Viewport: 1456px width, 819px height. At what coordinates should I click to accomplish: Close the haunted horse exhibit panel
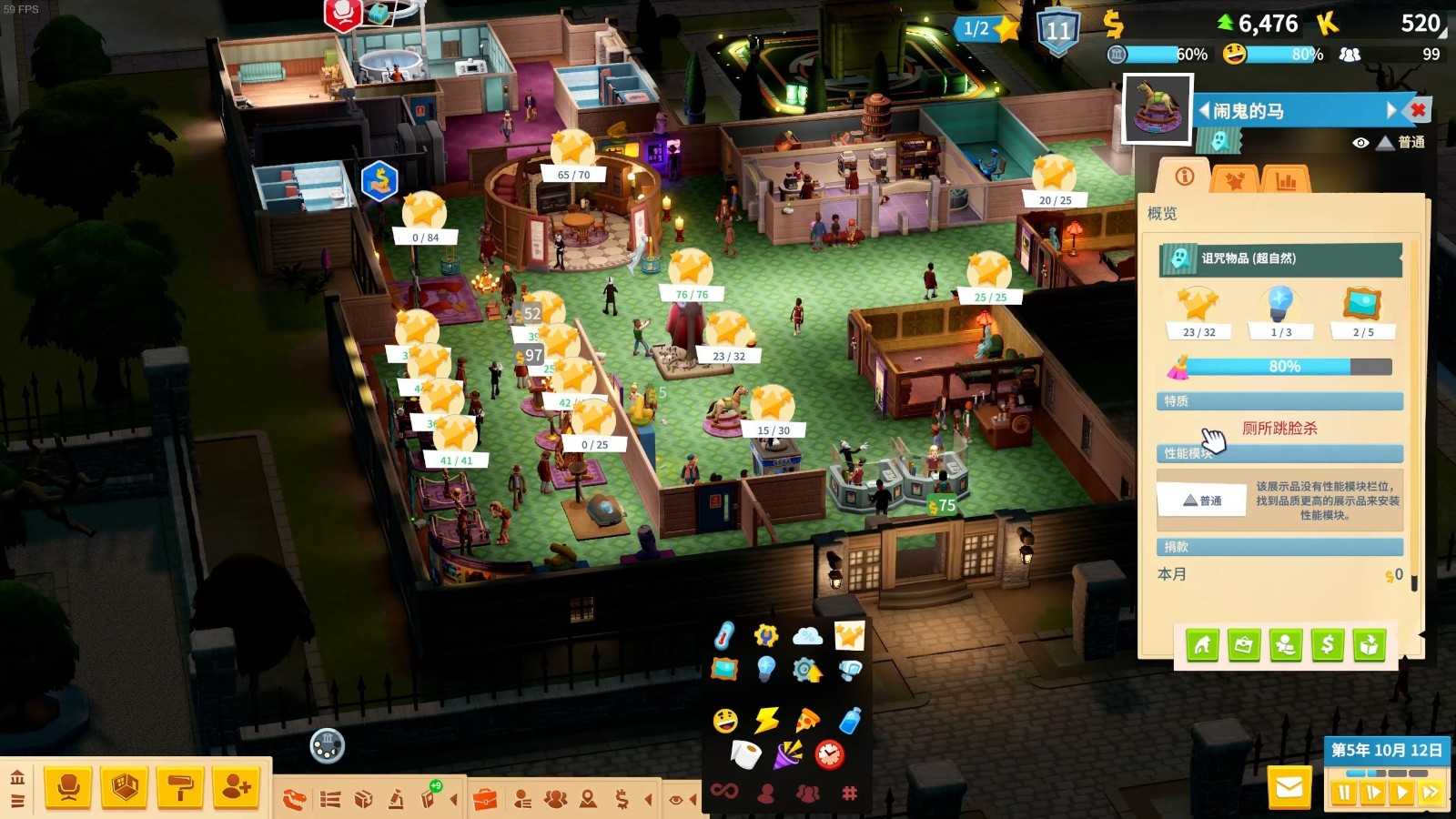click(1418, 110)
